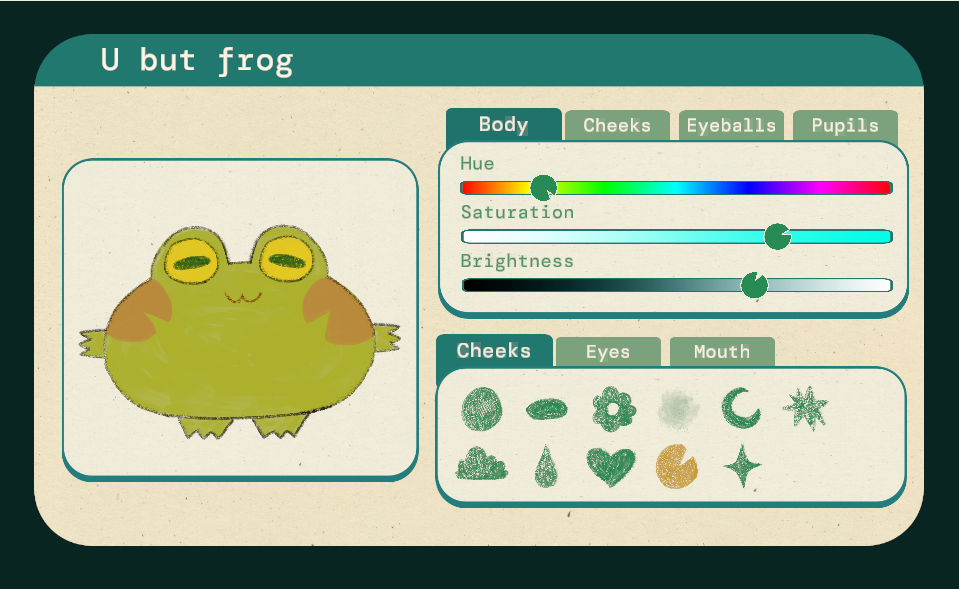This screenshot has height=589, width=959.
Task: Choose the orange lily pad cheek shape
Action: (x=677, y=466)
